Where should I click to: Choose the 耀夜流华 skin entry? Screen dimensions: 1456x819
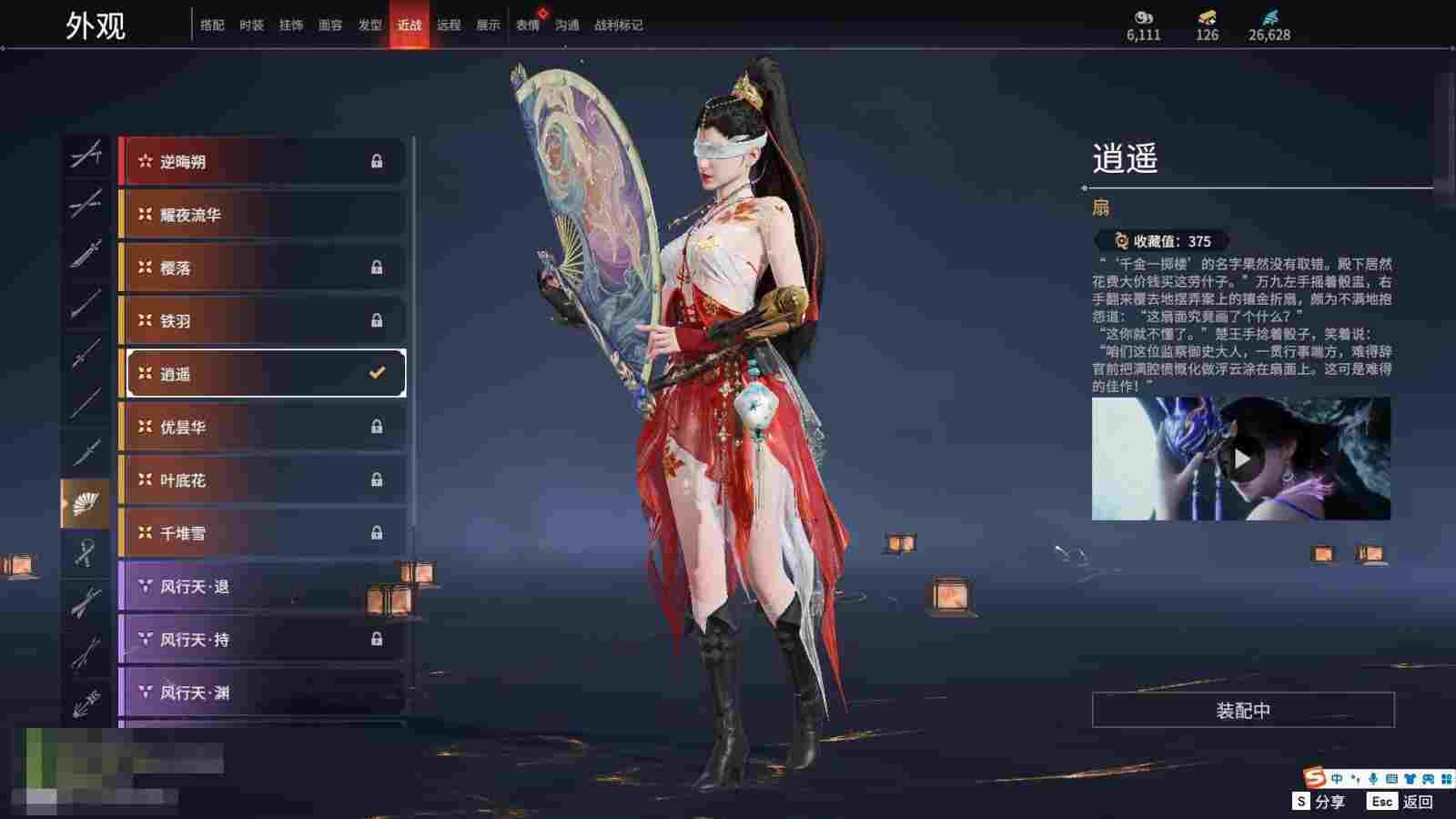pyautogui.click(x=262, y=215)
